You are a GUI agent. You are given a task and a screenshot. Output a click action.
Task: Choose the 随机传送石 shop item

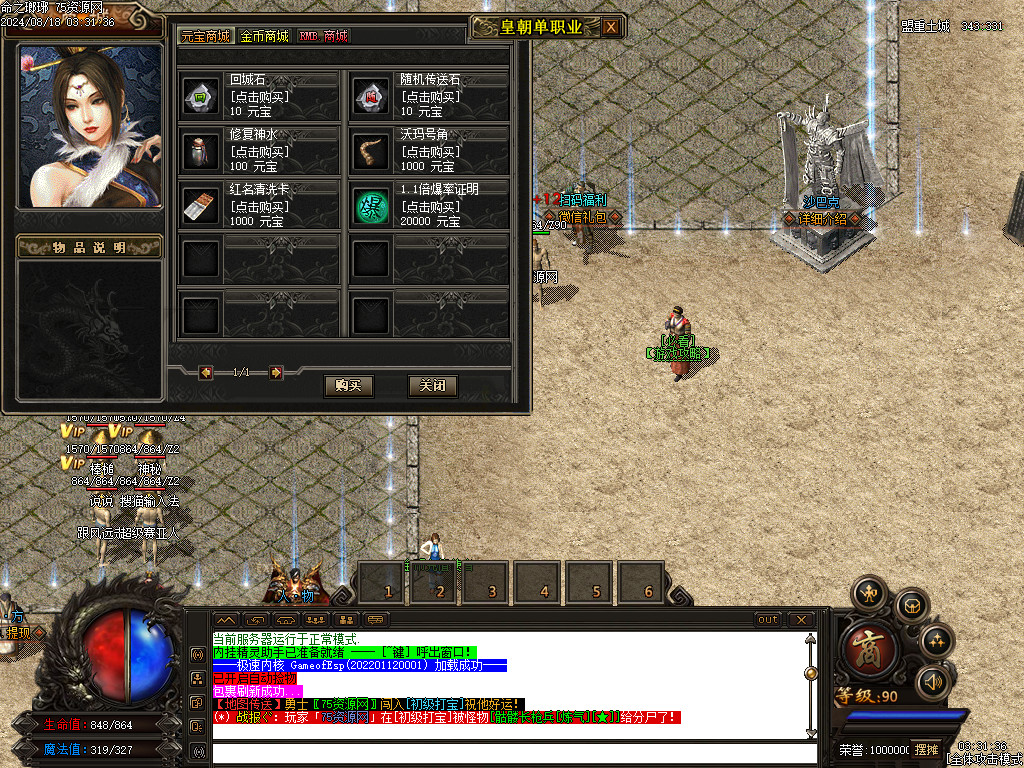tap(371, 96)
